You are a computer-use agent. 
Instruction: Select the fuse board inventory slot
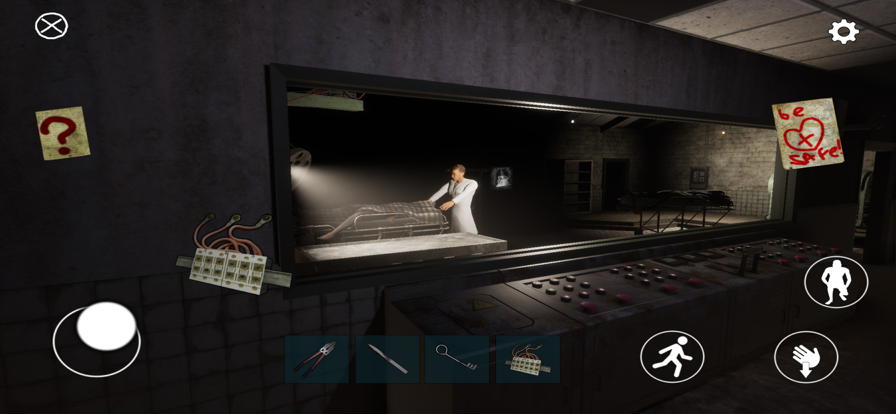[528, 360]
